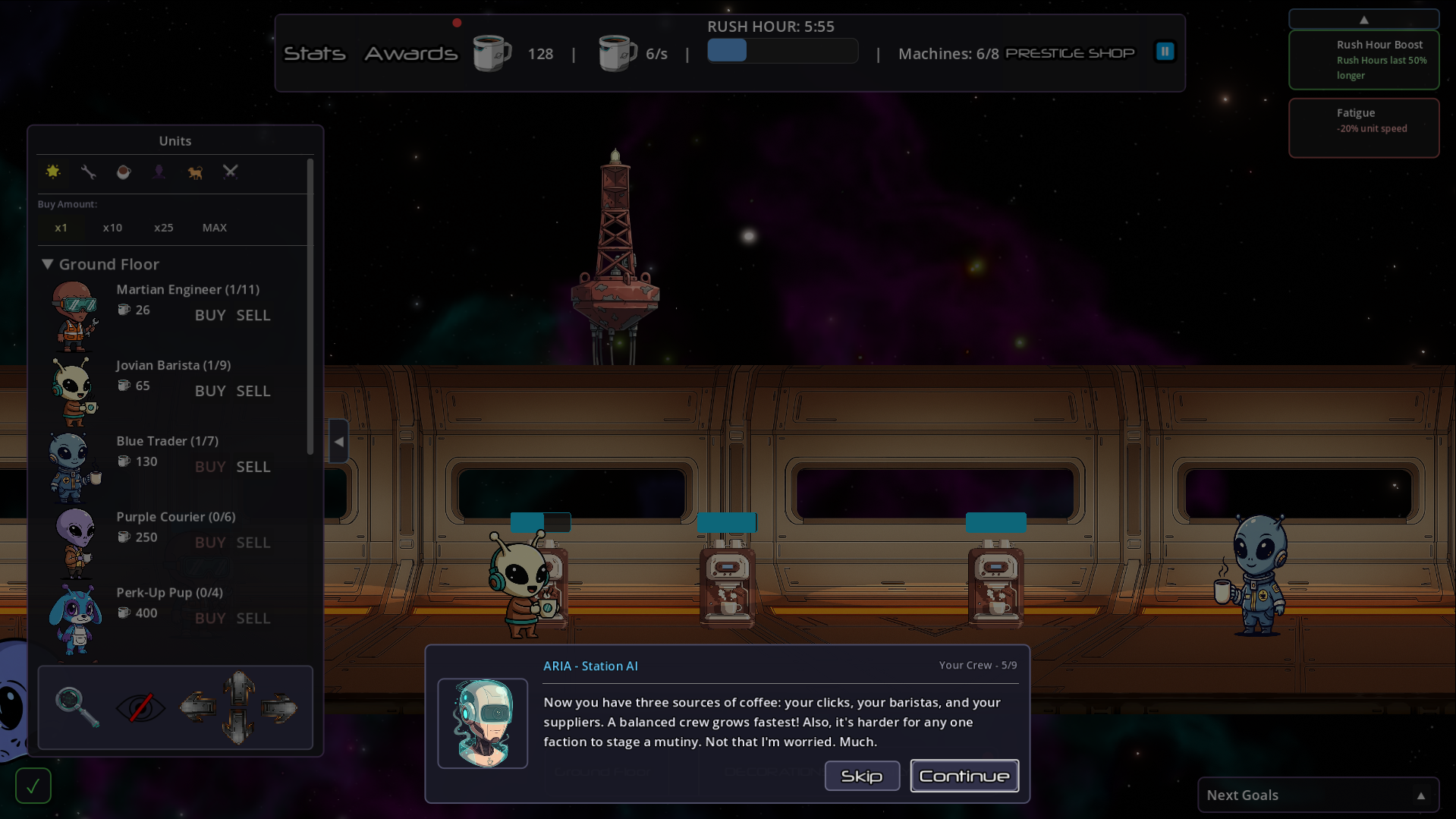Click the magnifying glass search icon

(x=76, y=707)
